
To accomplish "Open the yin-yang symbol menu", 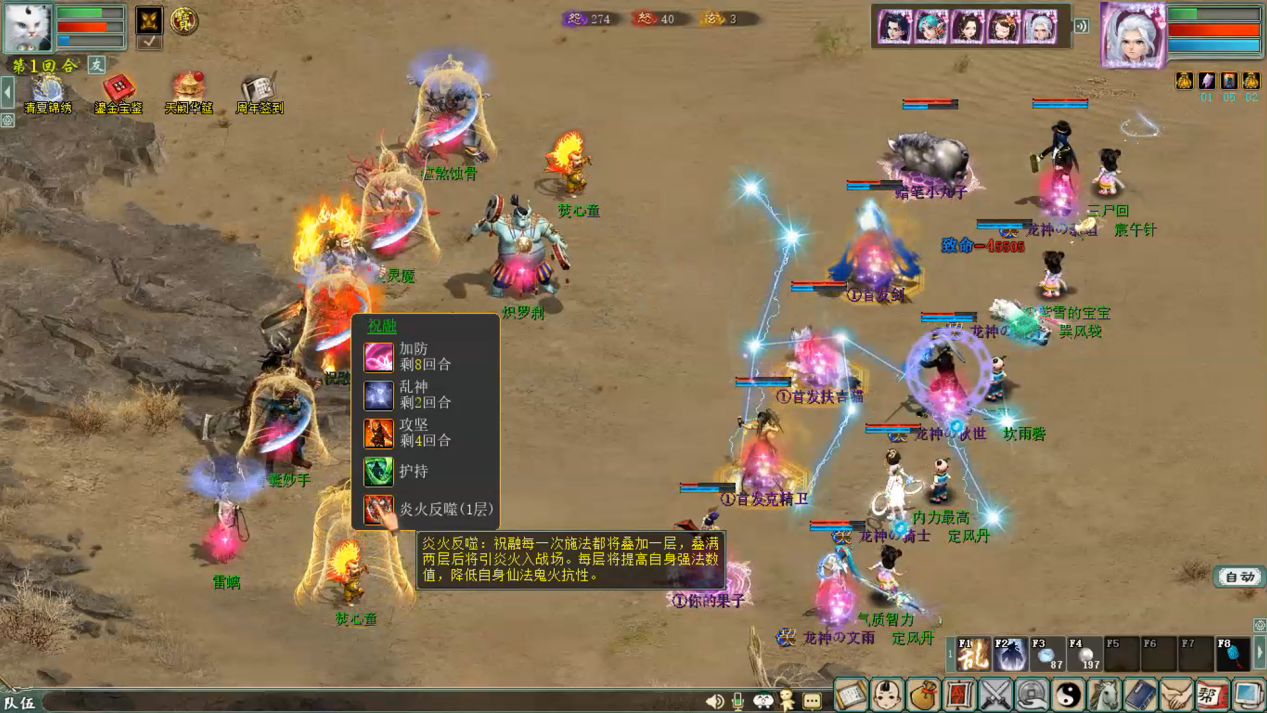I will point(1068,694).
